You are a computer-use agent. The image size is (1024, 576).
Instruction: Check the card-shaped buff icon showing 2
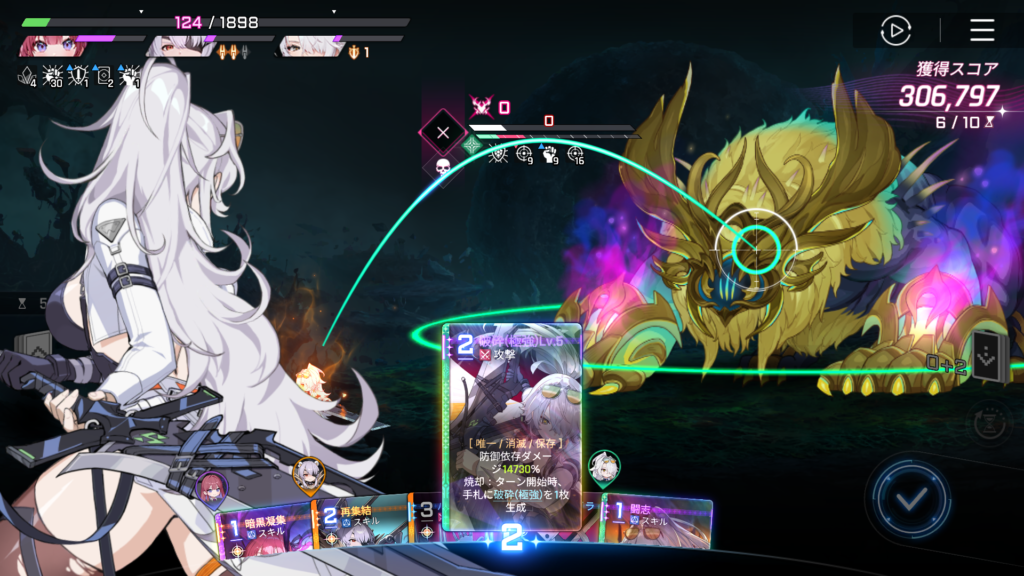(x=102, y=75)
